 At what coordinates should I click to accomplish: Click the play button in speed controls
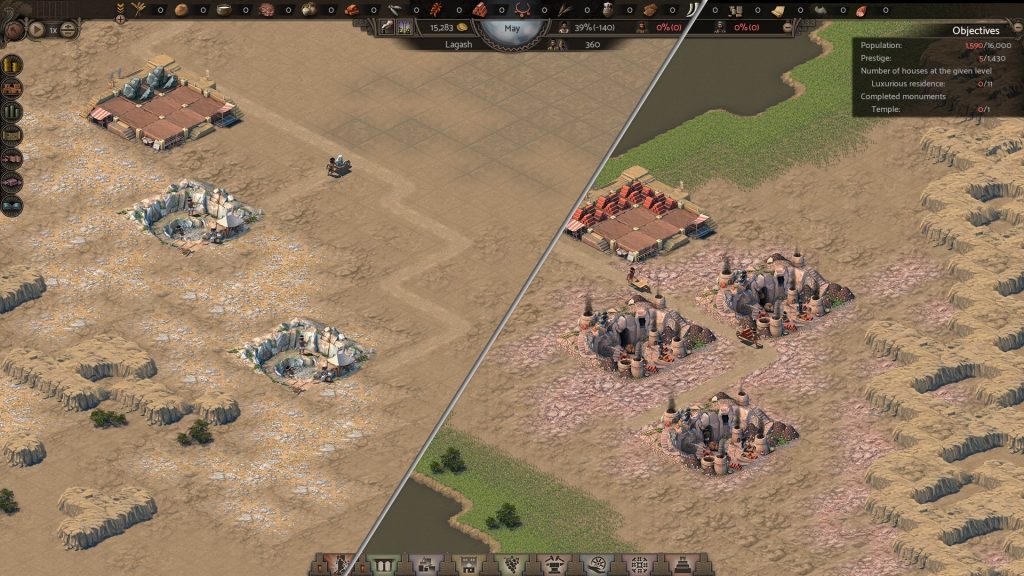[37, 30]
